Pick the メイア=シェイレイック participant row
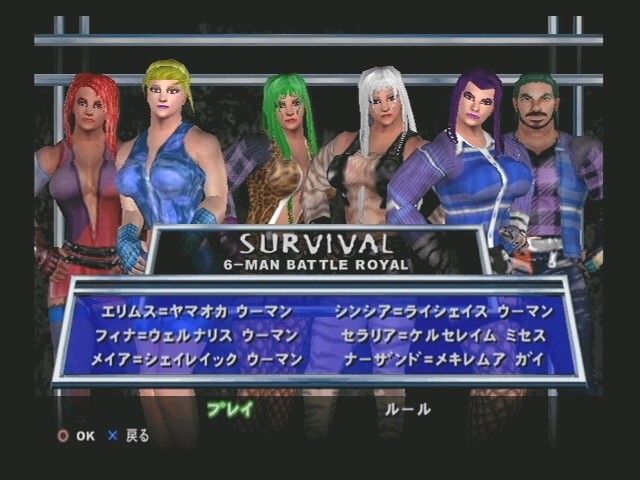The height and width of the screenshot is (480, 640). click(x=200, y=358)
